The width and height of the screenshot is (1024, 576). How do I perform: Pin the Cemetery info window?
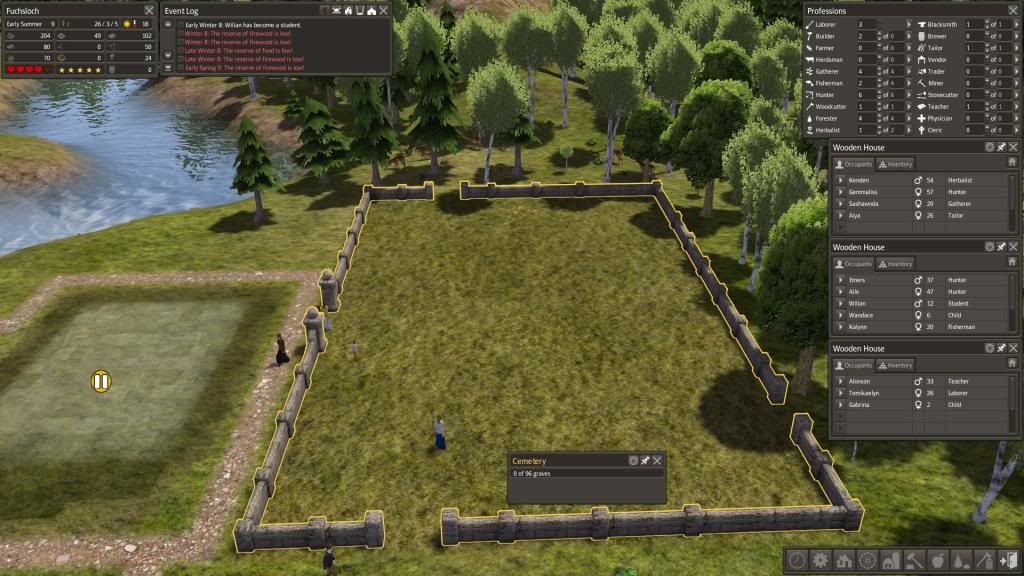coord(645,461)
